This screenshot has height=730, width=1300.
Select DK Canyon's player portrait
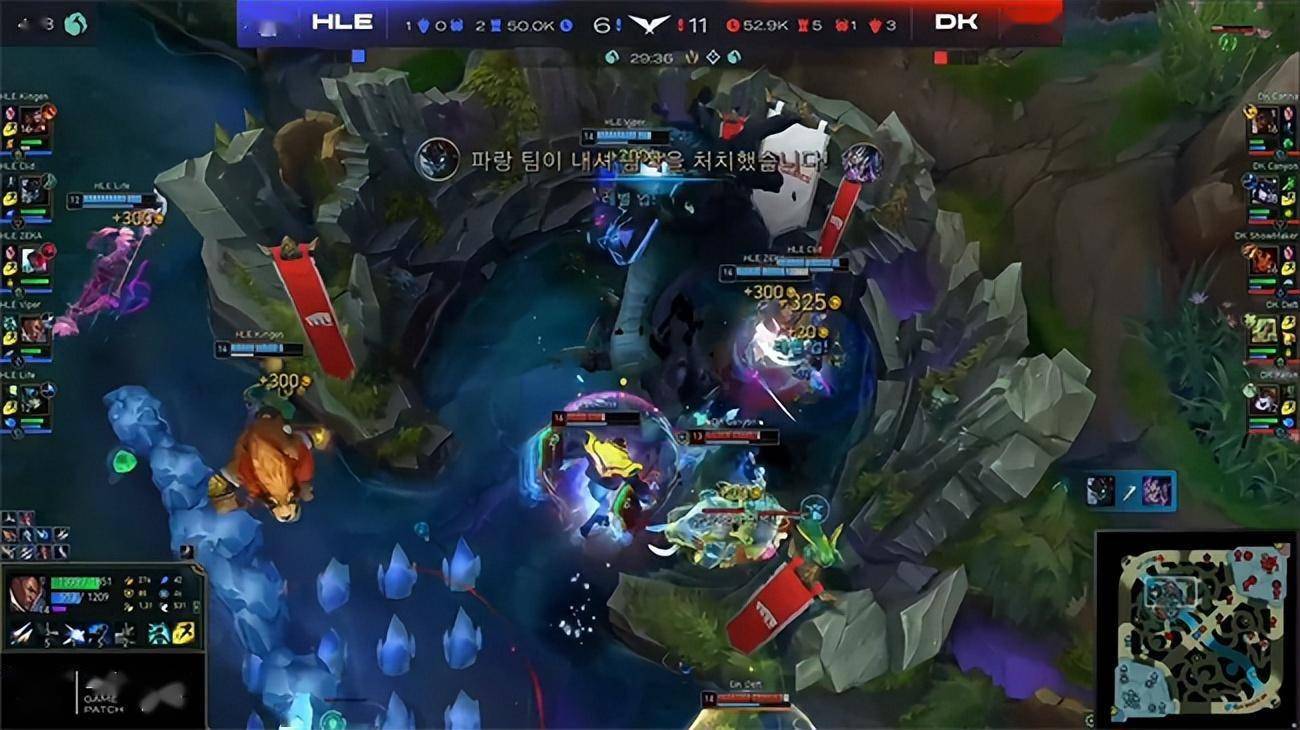1266,190
